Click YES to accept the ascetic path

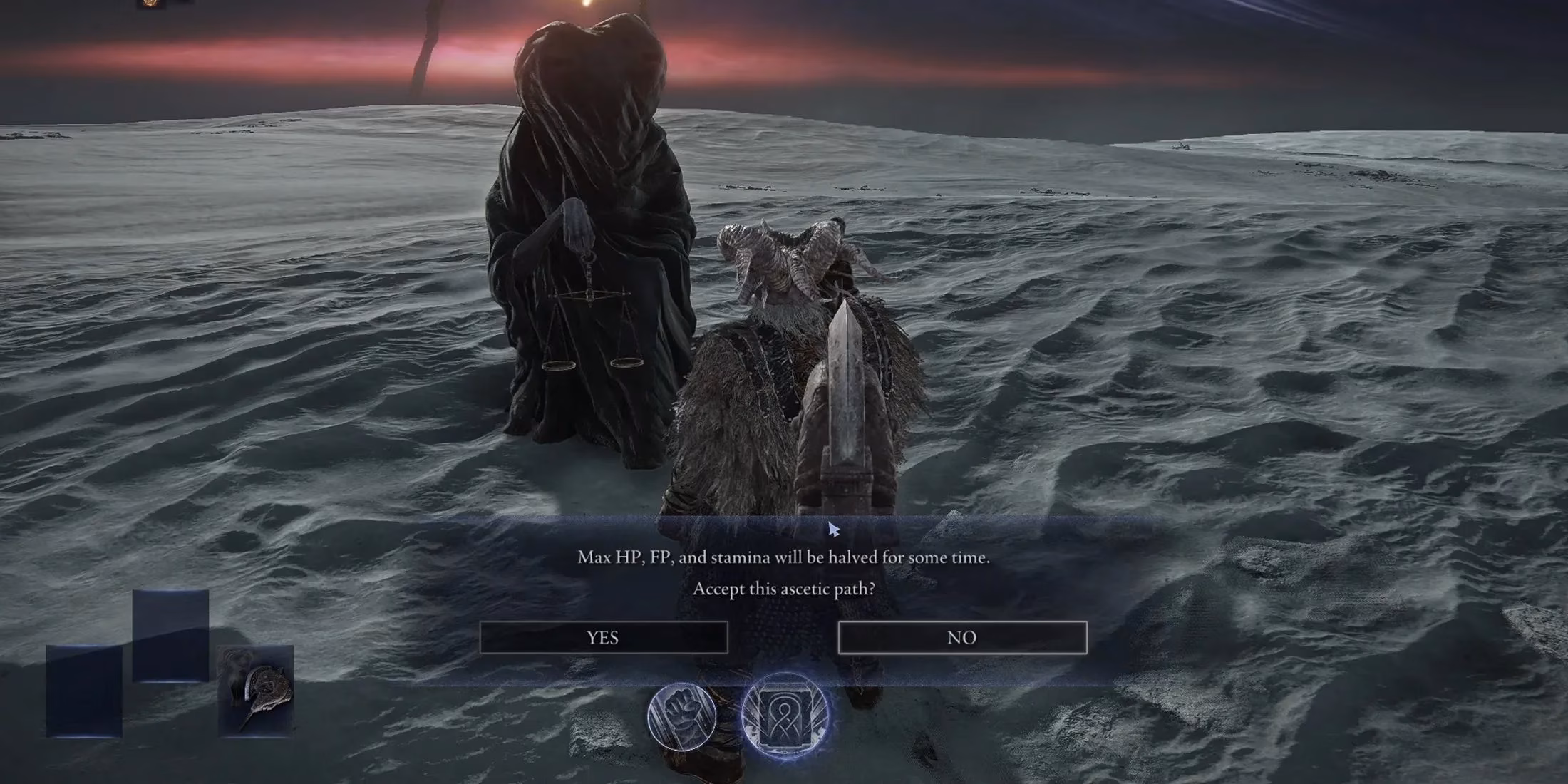pyautogui.click(x=604, y=638)
